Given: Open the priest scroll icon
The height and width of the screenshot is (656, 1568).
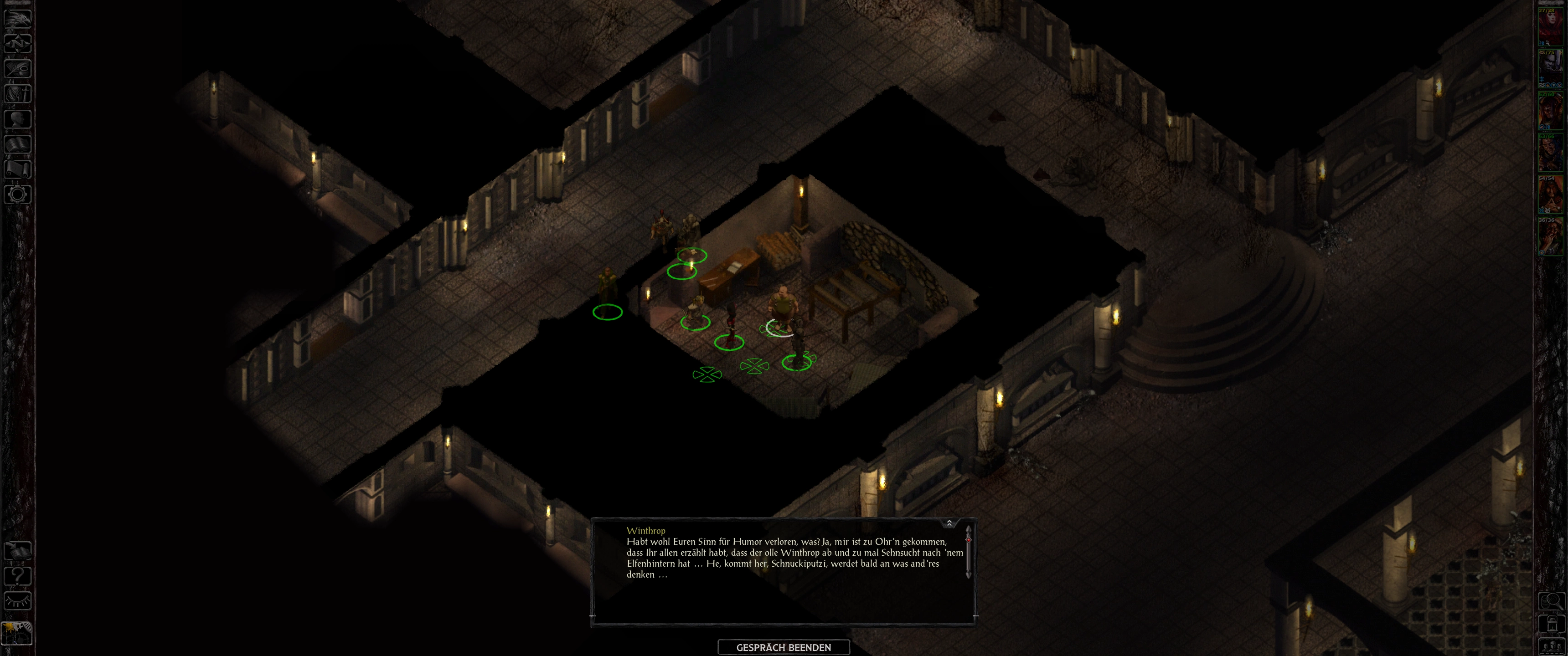Looking at the screenshot, I should pos(18,169).
